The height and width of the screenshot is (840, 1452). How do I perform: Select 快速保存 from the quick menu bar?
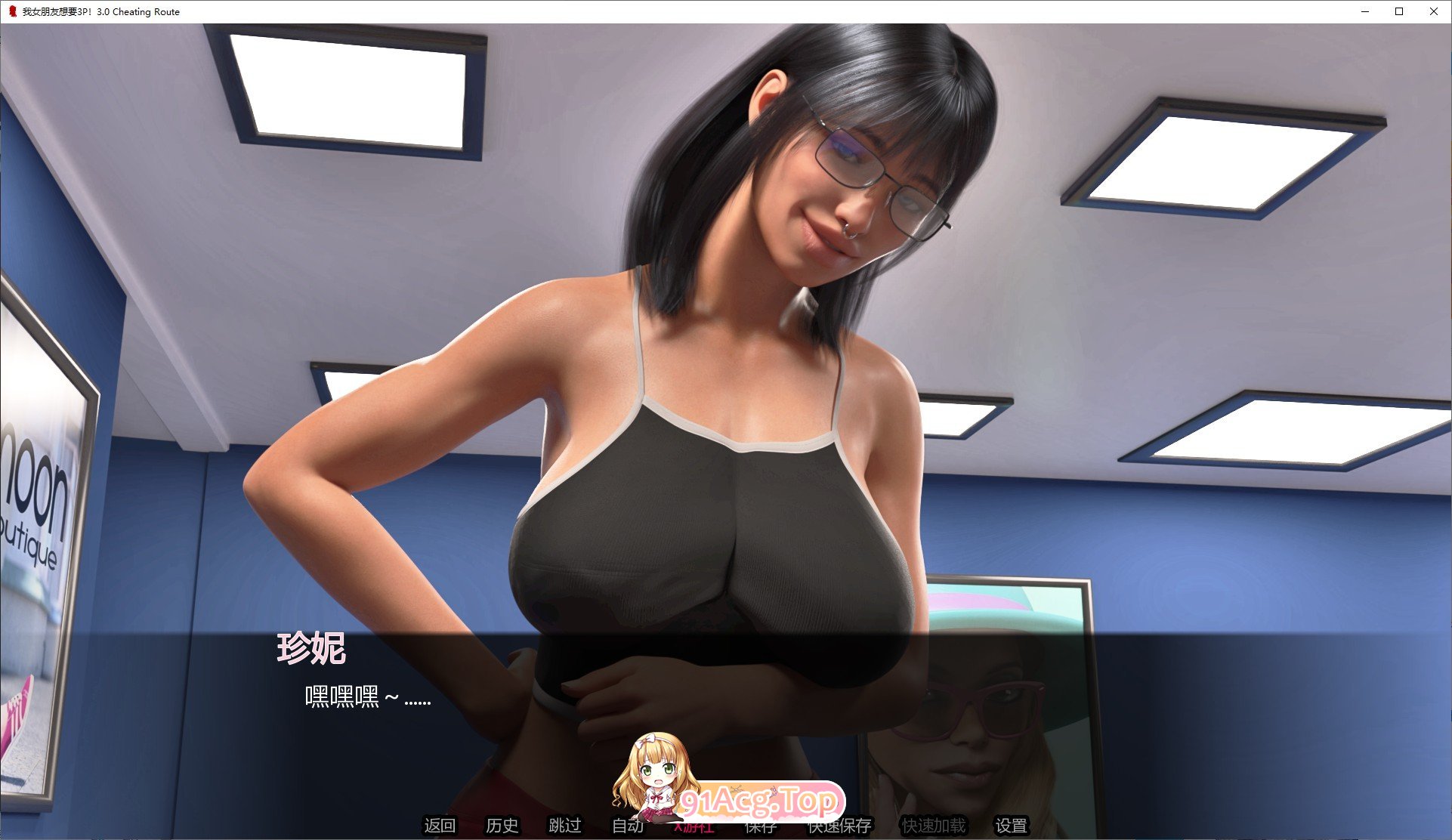click(x=839, y=826)
